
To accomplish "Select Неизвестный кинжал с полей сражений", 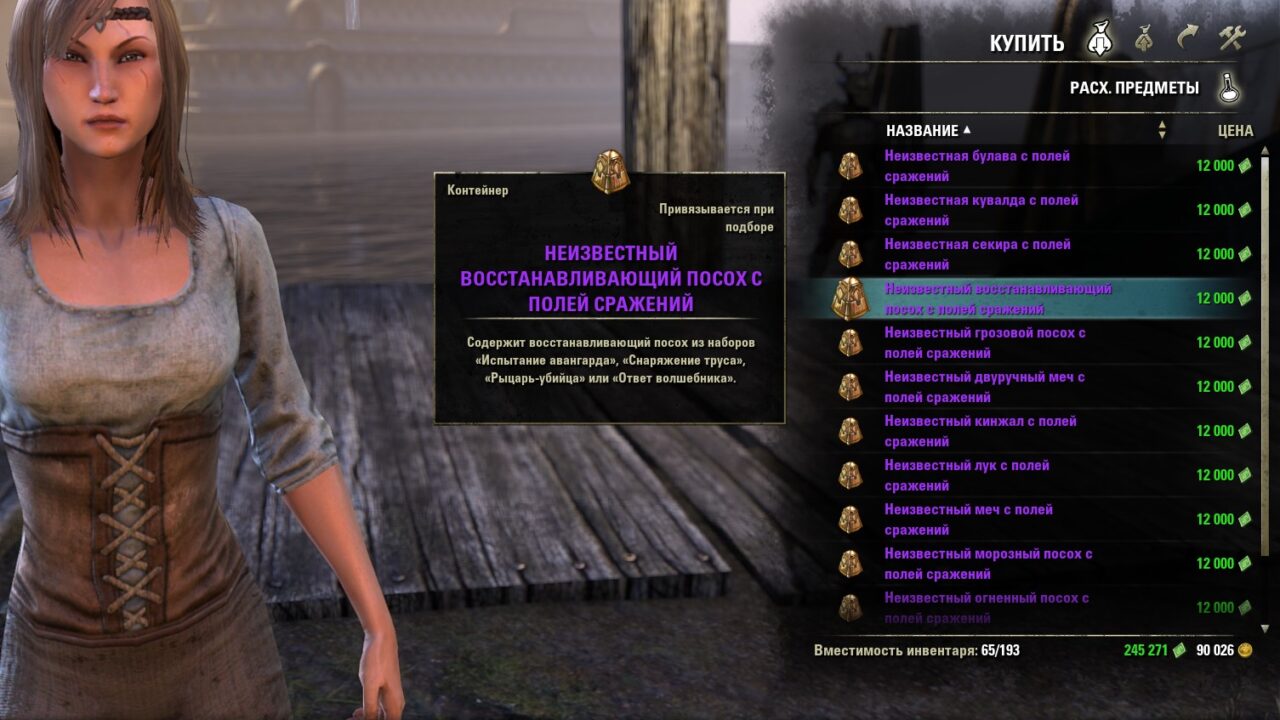I will [980, 431].
